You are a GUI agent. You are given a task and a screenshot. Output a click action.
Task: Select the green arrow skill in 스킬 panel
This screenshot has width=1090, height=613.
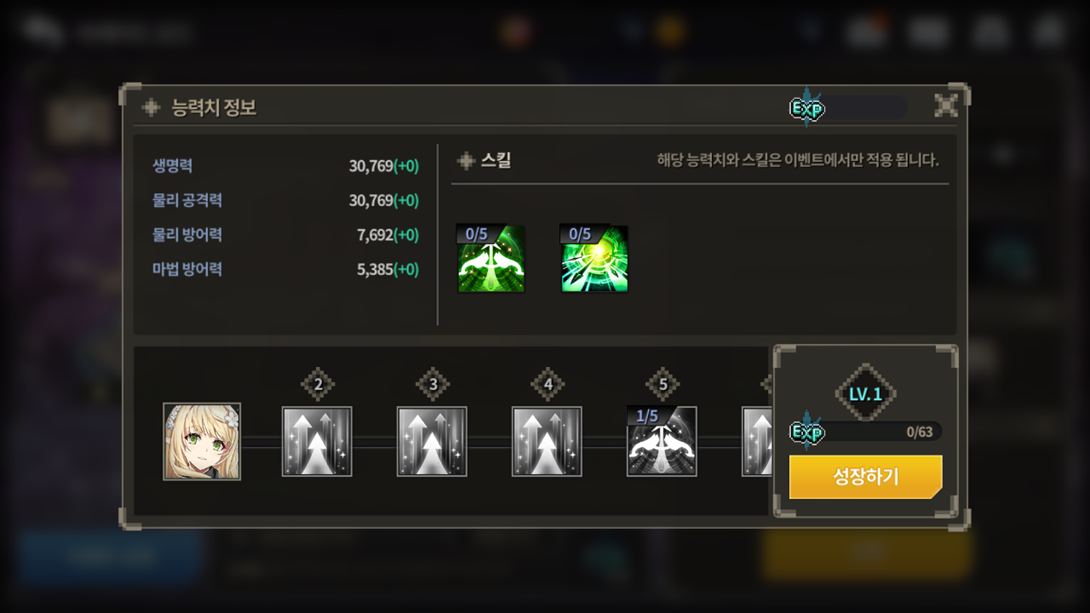491,259
